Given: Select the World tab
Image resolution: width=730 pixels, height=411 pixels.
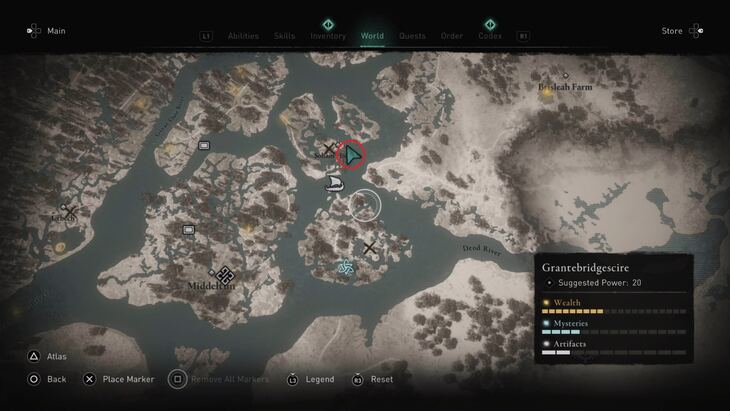Looking at the screenshot, I should pos(372,36).
